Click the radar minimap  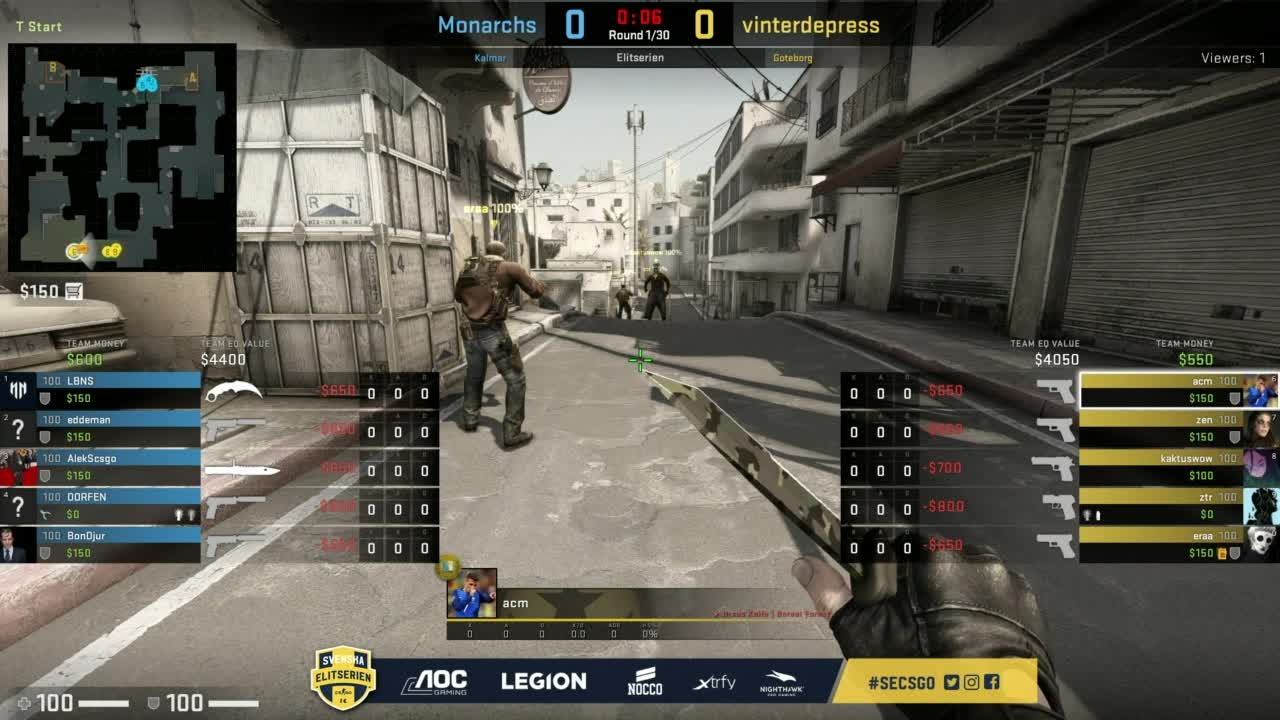tap(122, 157)
